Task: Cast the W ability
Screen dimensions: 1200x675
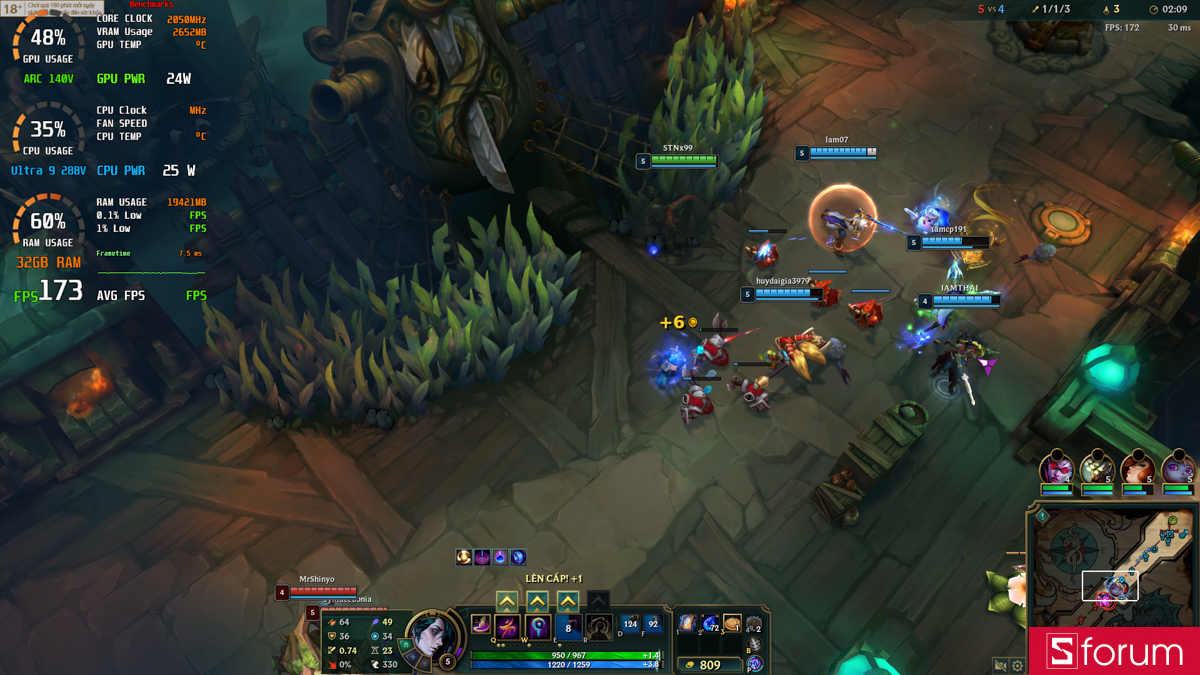Action: 538,628
